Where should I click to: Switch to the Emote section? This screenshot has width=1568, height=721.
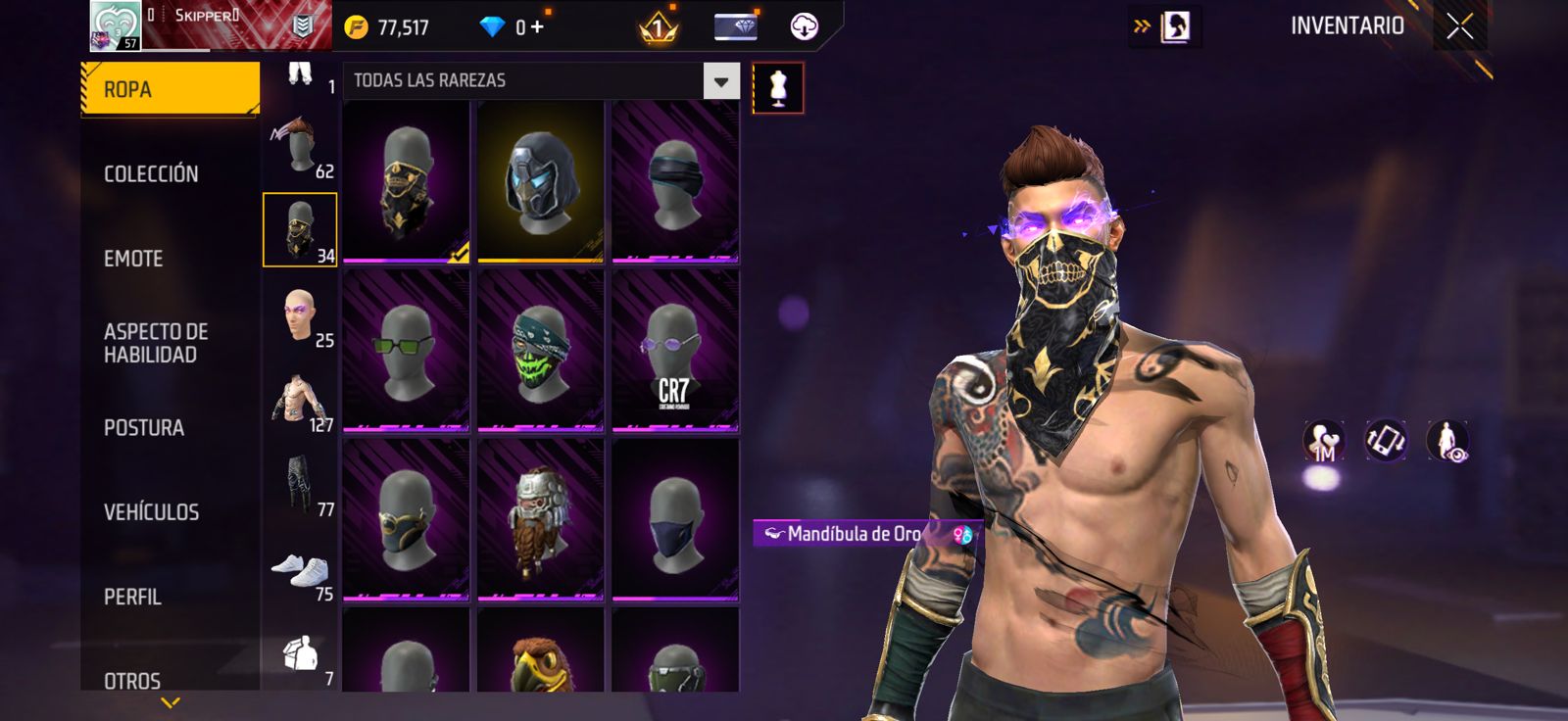pos(133,259)
